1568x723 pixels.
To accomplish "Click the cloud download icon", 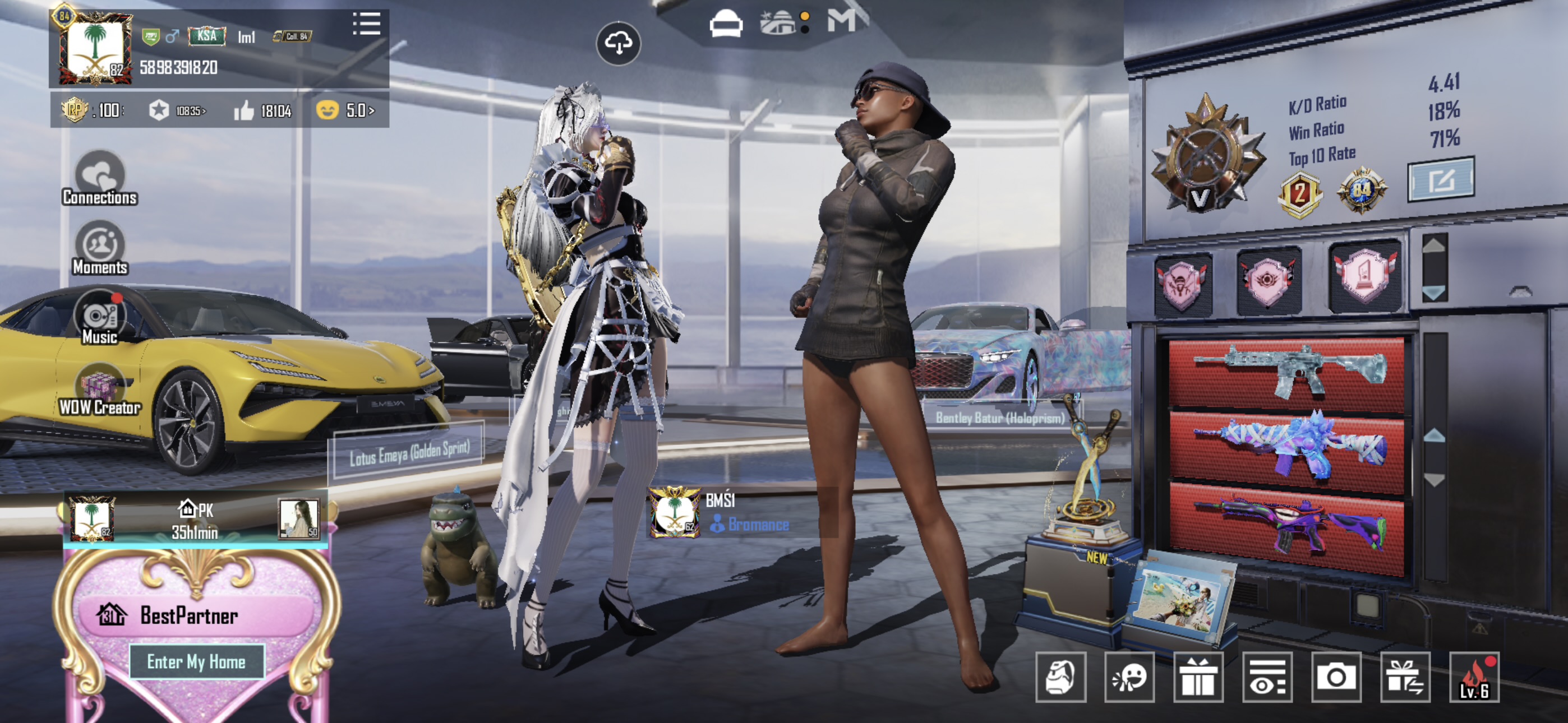I will (618, 43).
